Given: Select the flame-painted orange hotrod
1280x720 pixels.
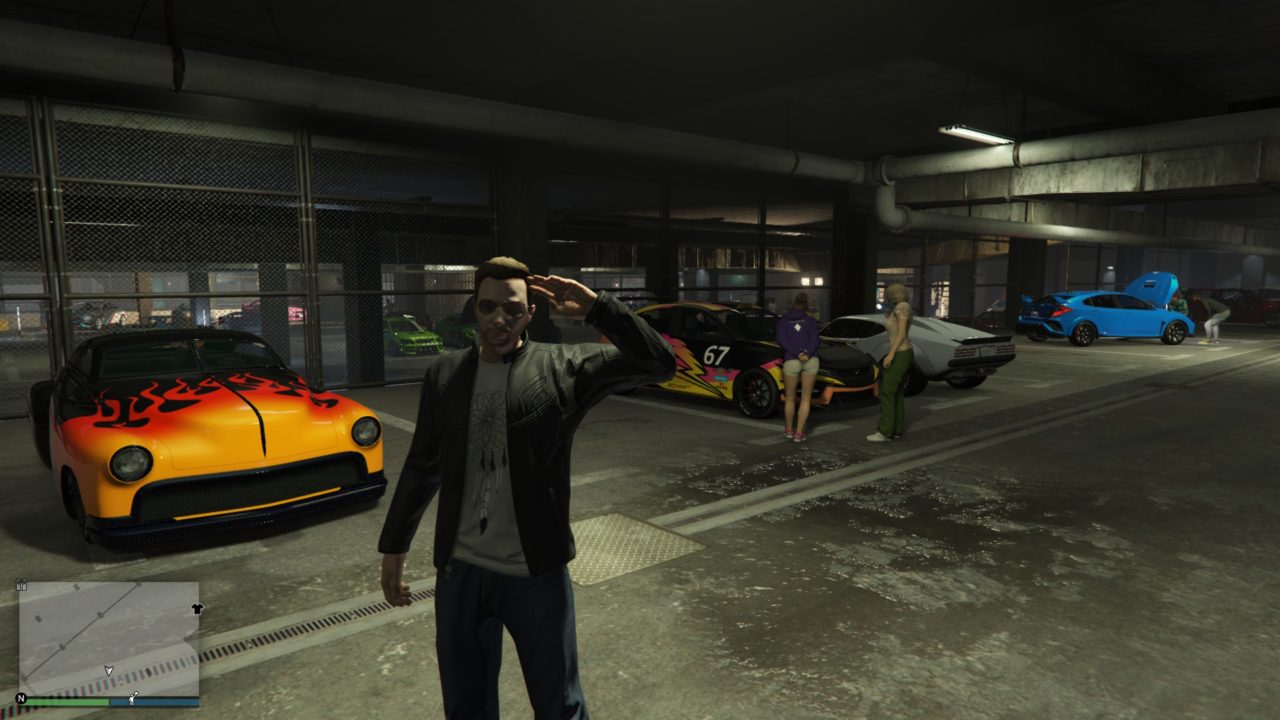Looking at the screenshot, I should 210,430.
